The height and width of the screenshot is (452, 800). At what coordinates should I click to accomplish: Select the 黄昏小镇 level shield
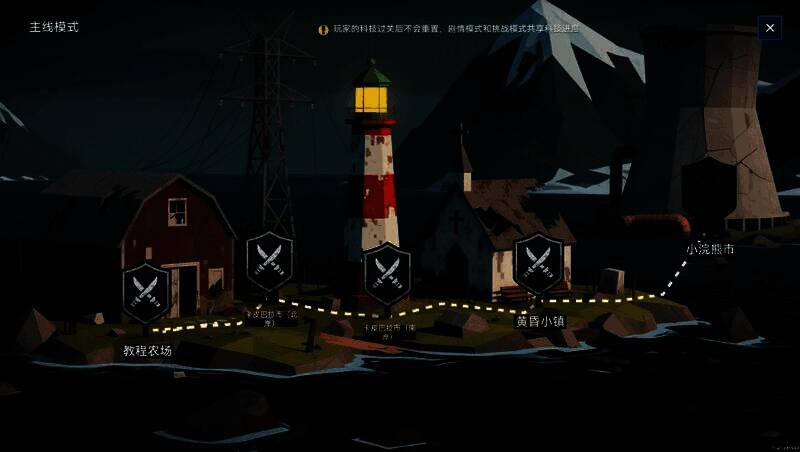tap(539, 262)
